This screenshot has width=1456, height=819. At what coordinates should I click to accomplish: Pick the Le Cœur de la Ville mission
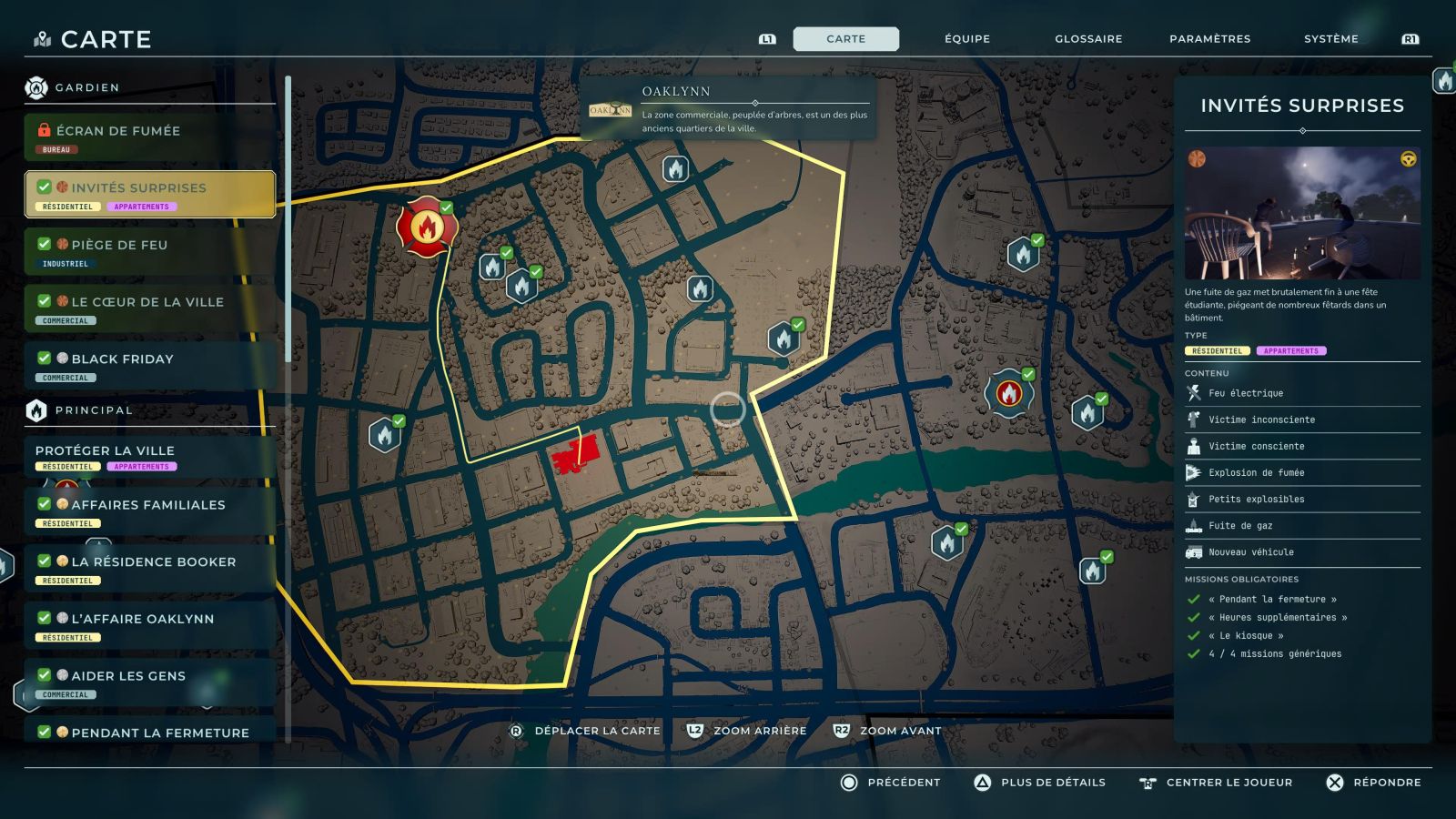[149, 308]
